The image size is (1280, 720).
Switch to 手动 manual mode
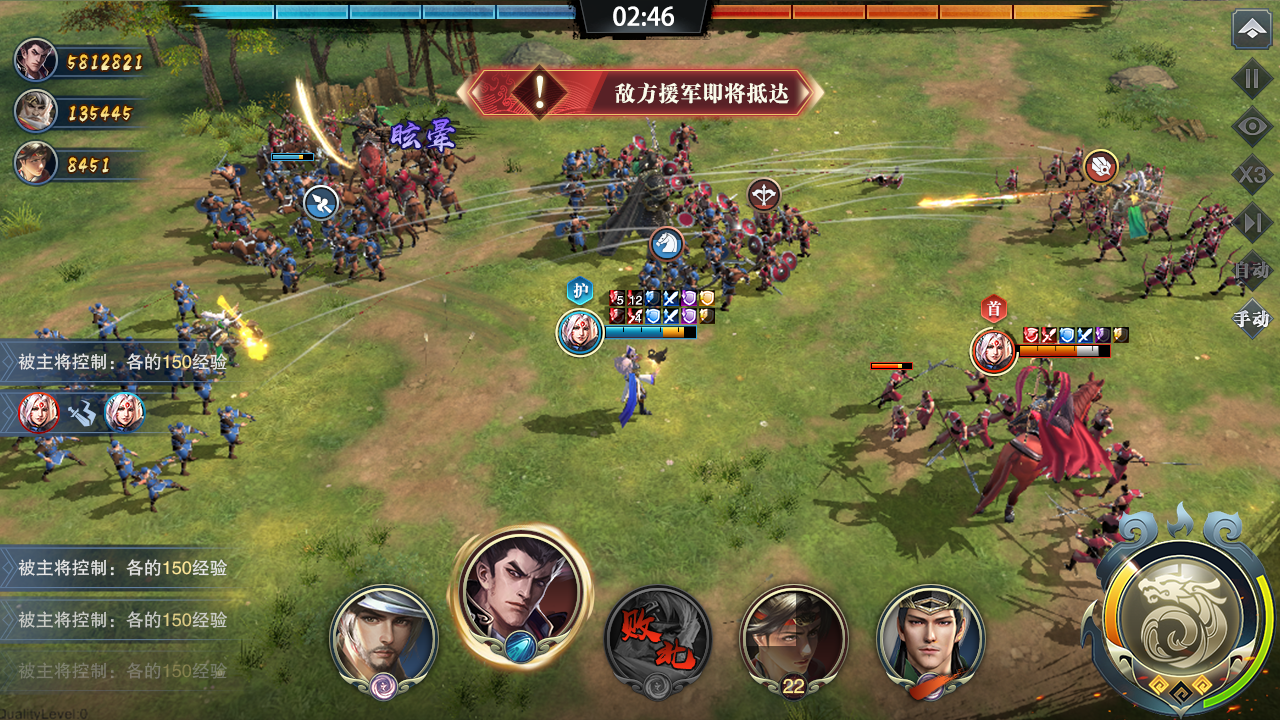1251,319
